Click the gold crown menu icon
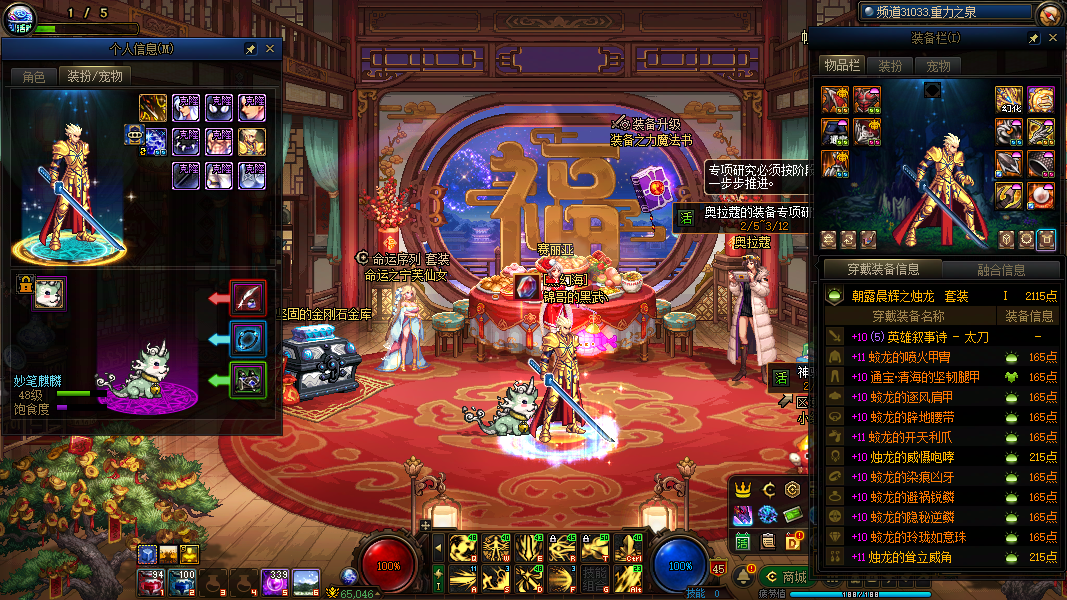 (x=743, y=490)
